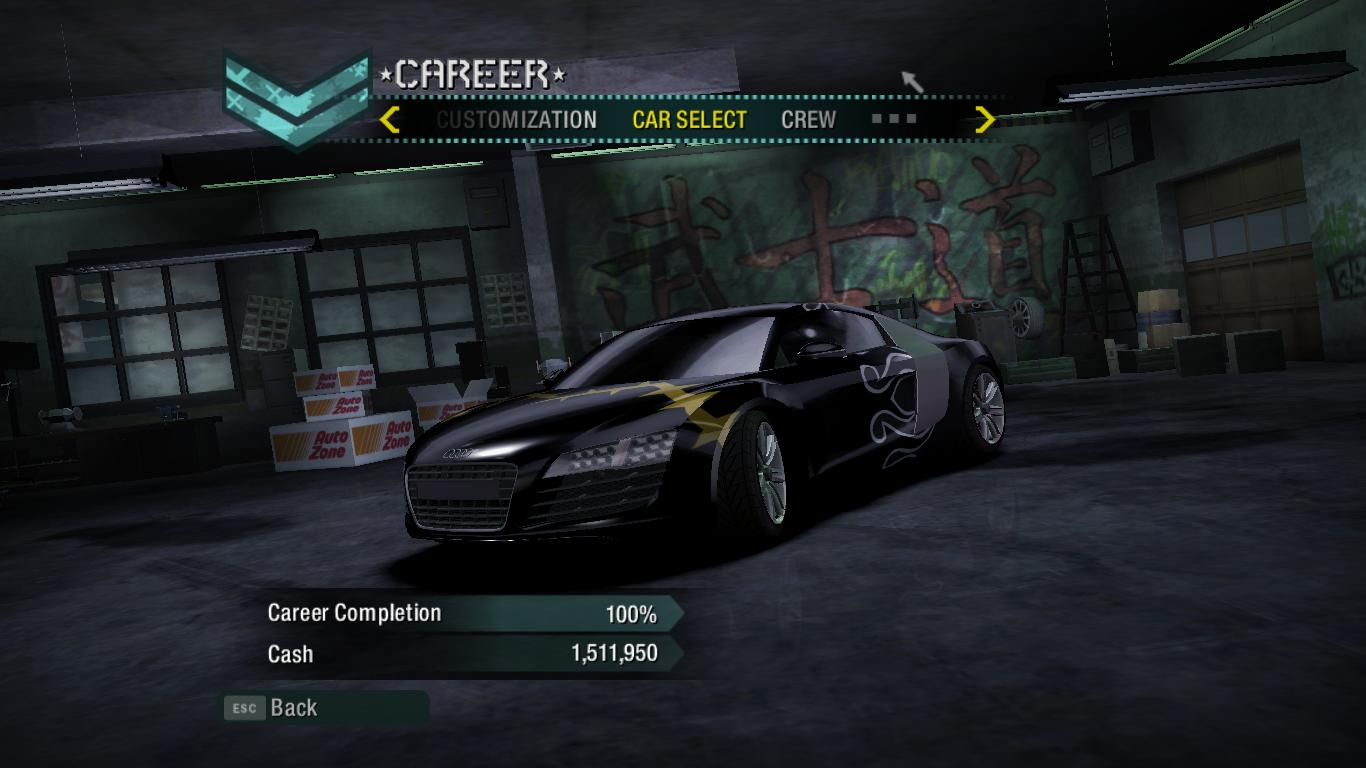Open the Crew menu option

point(808,120)
